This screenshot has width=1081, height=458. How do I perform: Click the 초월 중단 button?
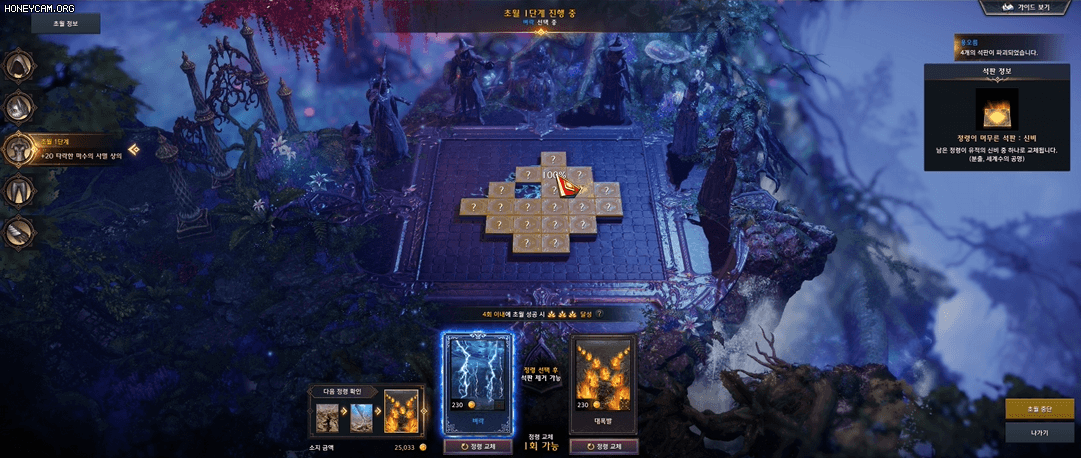1039,410
